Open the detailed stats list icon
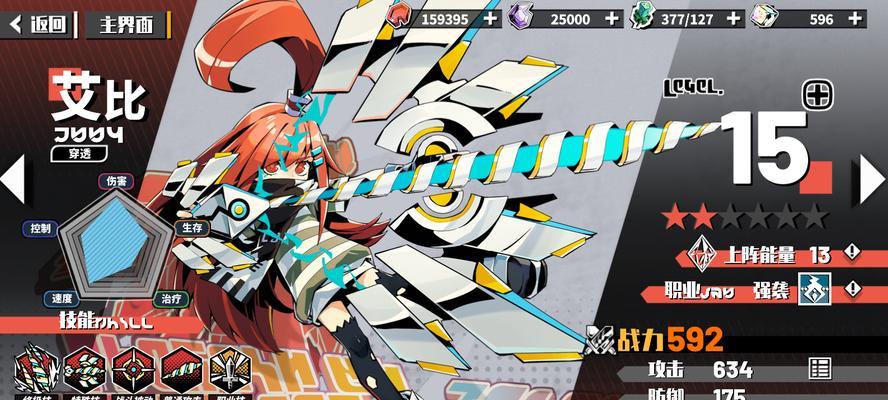Viewport: 888px width, 400px height. pyautogui.click(x=820, y=368)
